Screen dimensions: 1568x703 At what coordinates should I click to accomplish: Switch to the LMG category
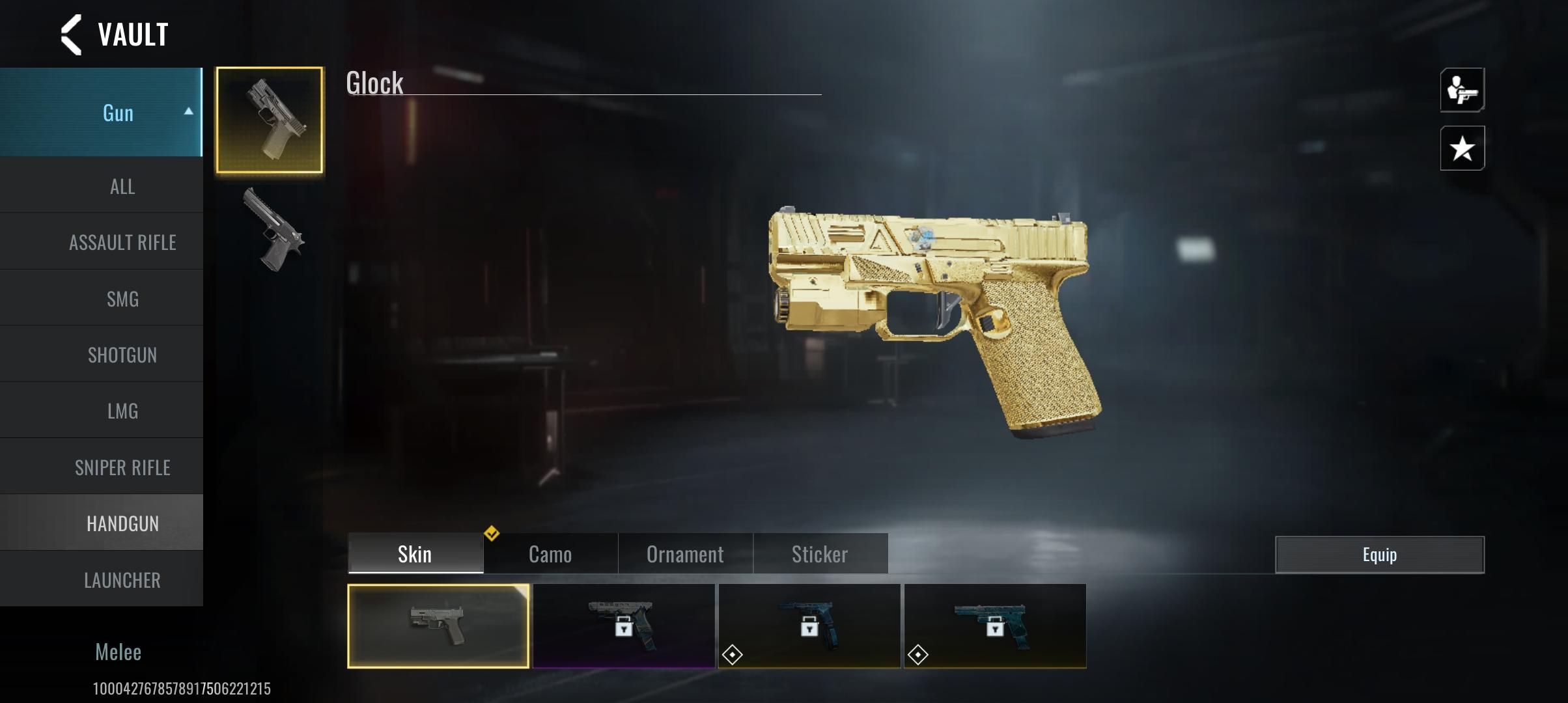click(122, 411)
